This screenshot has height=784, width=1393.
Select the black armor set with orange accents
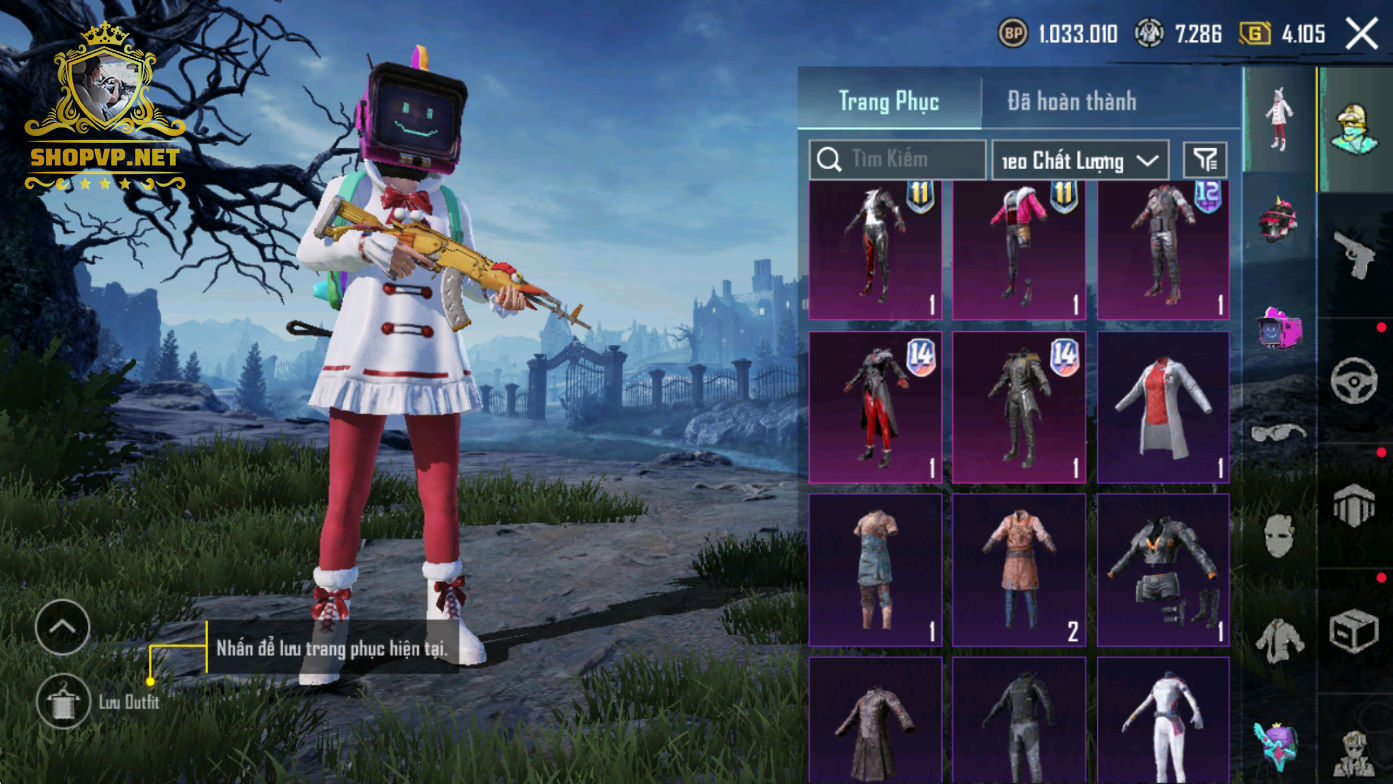tap(1163, 570)
